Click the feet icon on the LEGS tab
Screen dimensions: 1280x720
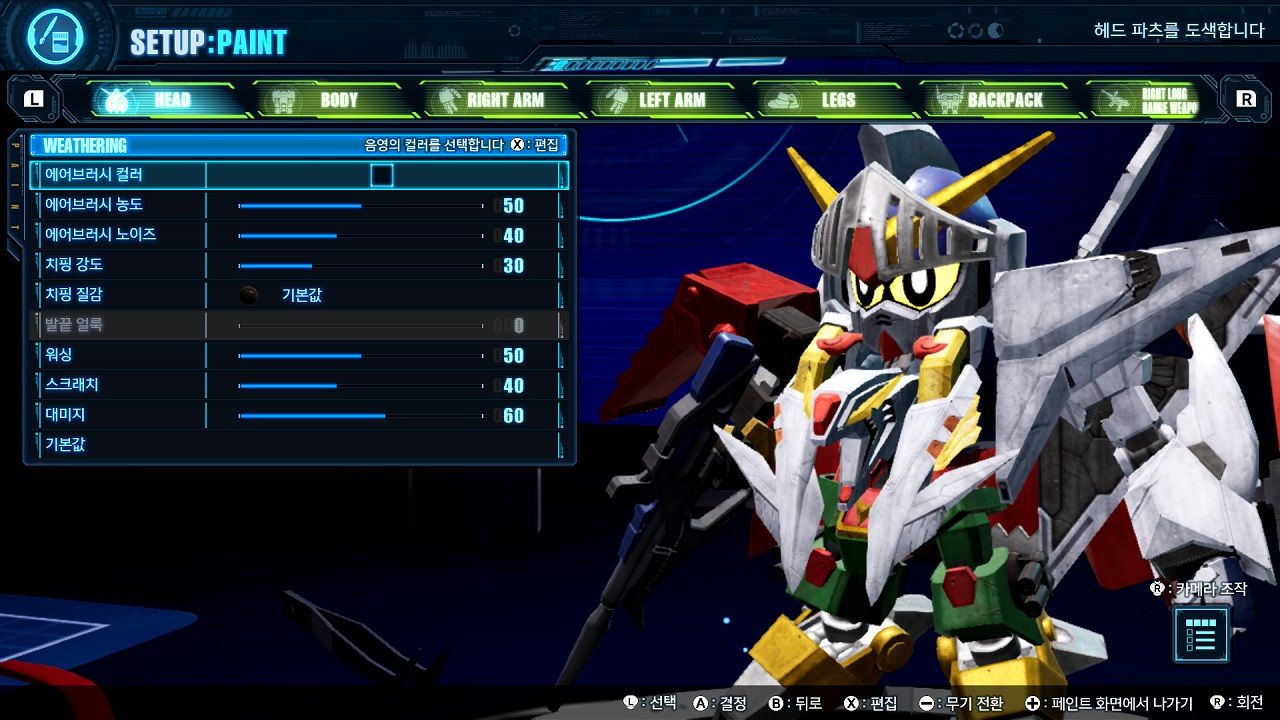(x=782, y=100)
